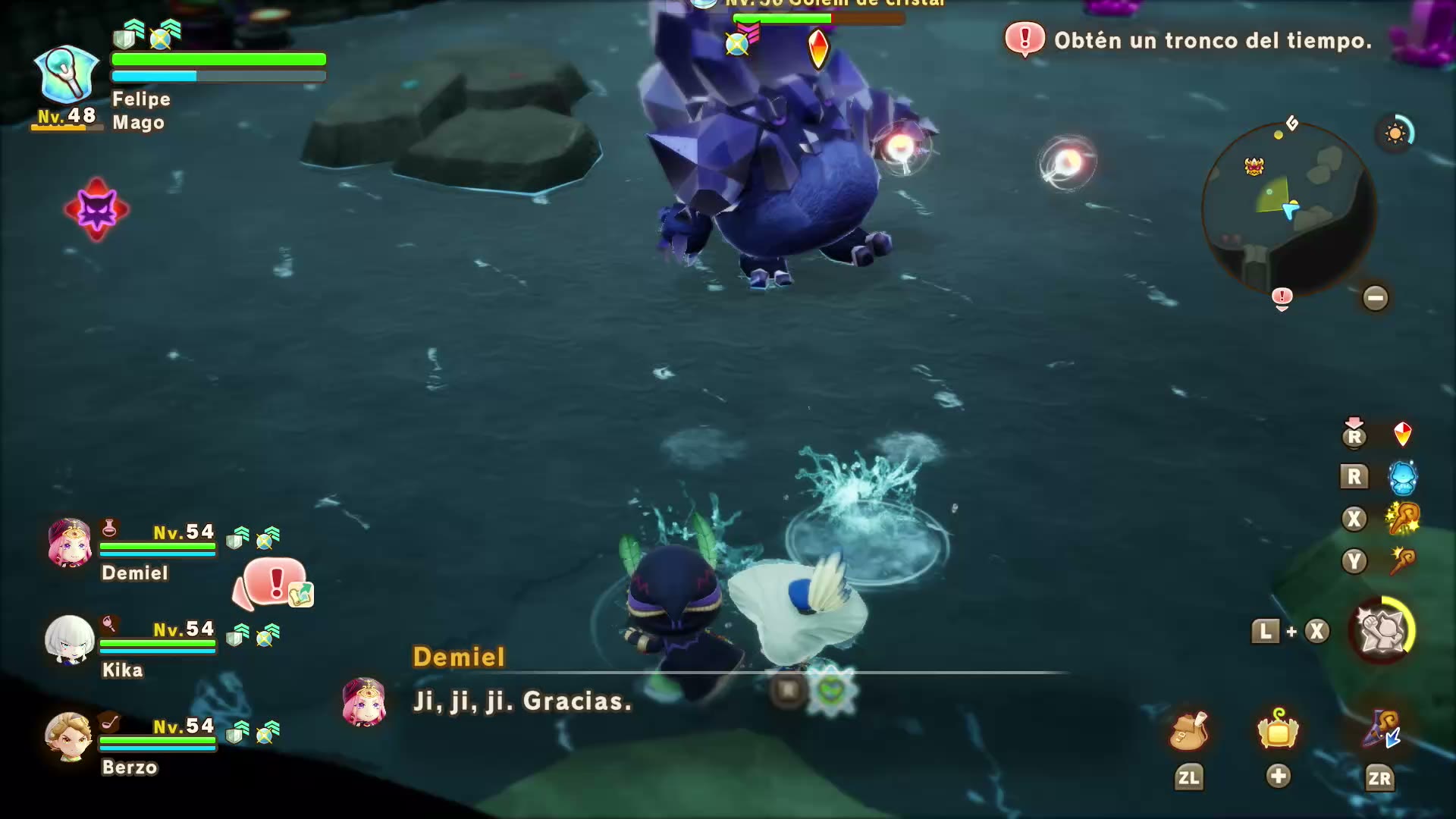This screenshot has width=1456, height=819.
Task: Select the red gem target icon
Action: tap(1402, 435)
